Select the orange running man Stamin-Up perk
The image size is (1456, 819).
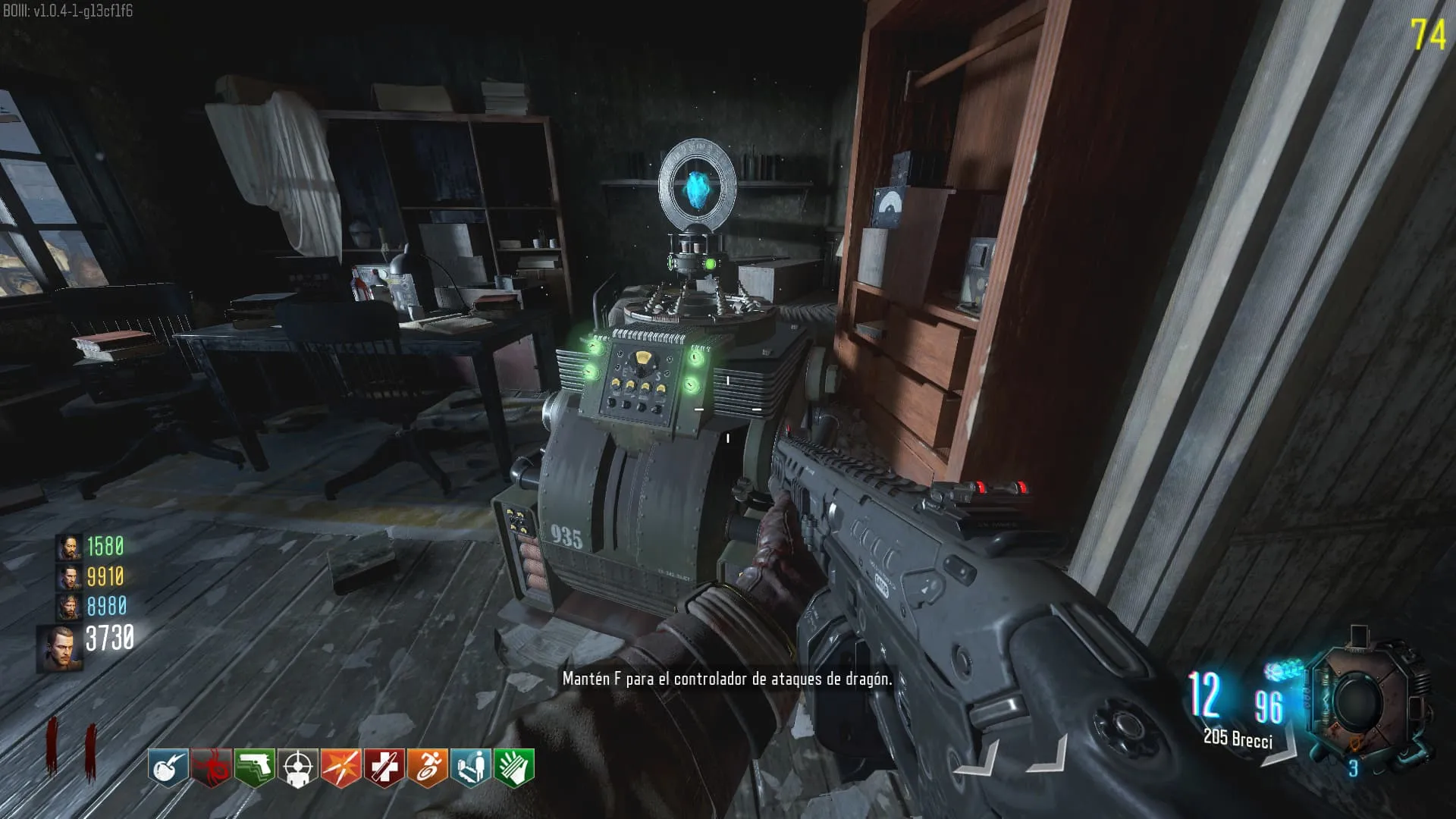(x=427, y=768)
